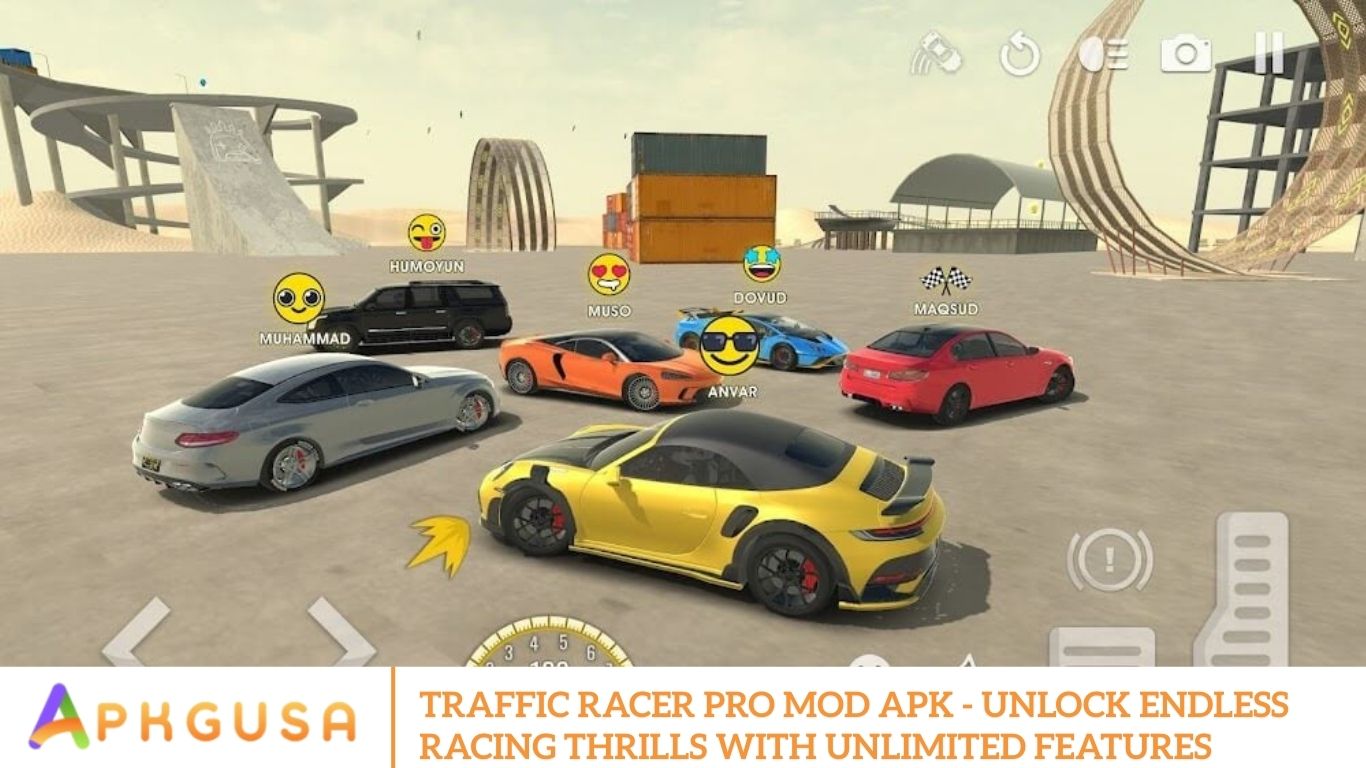Pause the game with the pause icon
Screen dimensions: 1366x768
point(1269,53)
